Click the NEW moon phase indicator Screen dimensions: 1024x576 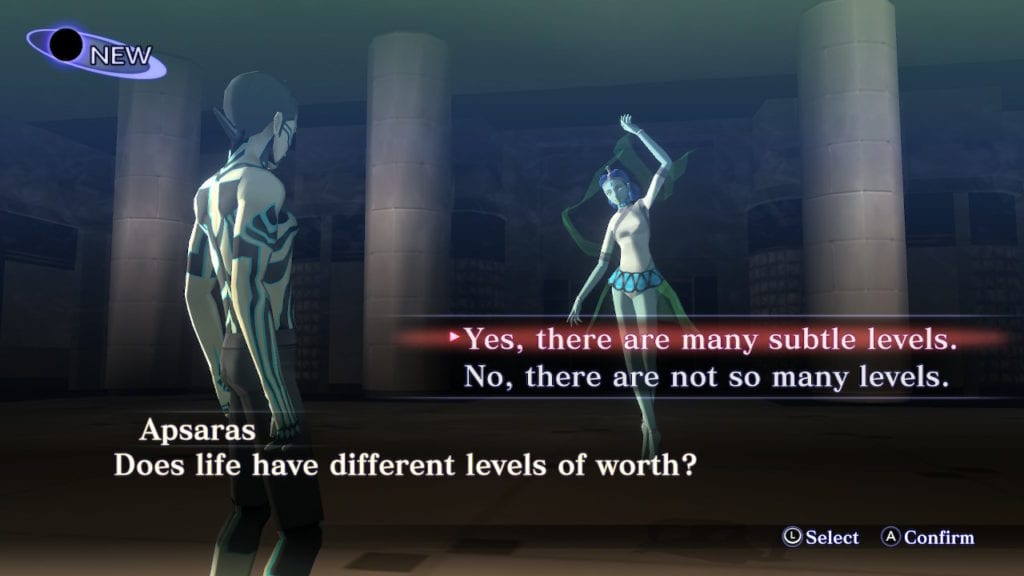97,52
